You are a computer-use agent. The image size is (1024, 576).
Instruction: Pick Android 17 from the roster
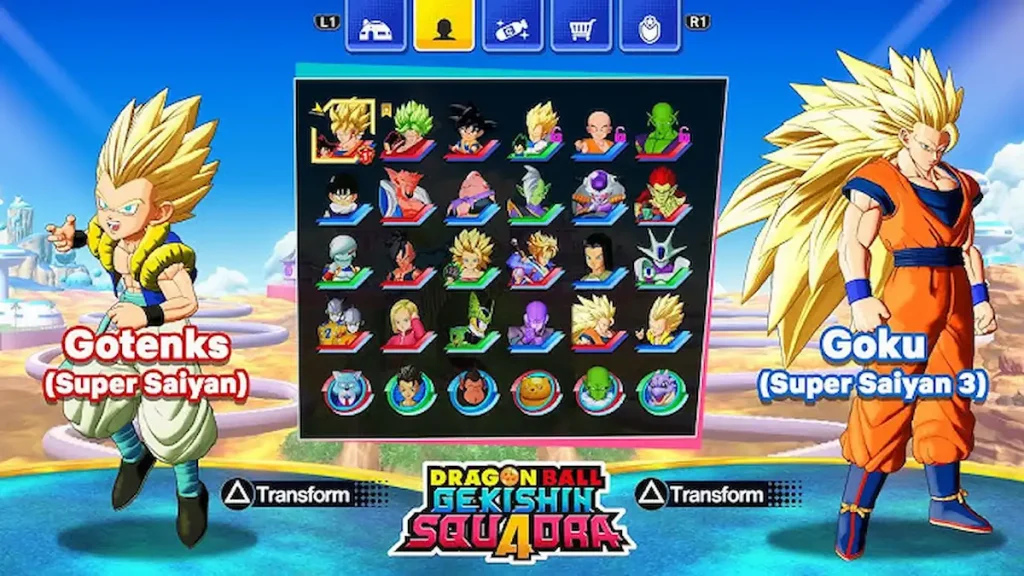599,258
